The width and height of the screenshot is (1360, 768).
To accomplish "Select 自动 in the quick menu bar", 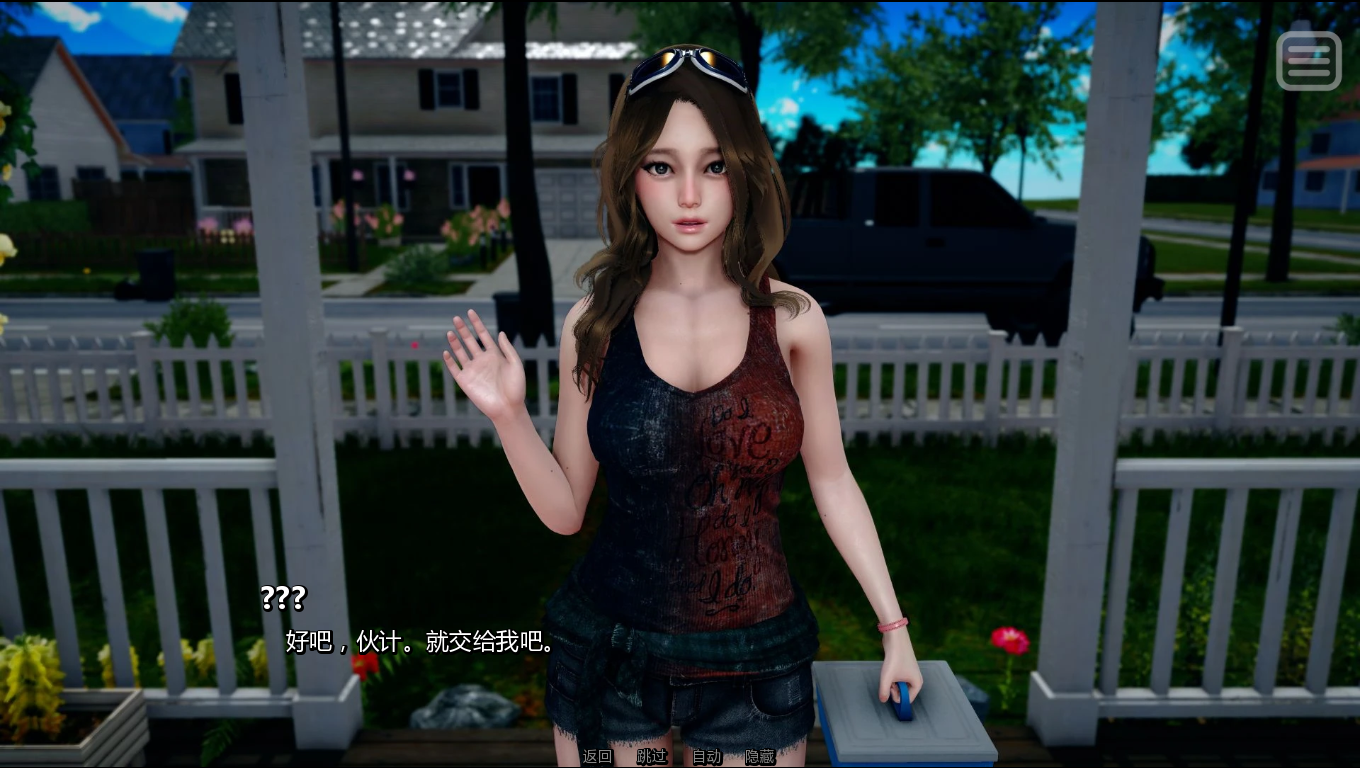I will click(x=708, y=757).
